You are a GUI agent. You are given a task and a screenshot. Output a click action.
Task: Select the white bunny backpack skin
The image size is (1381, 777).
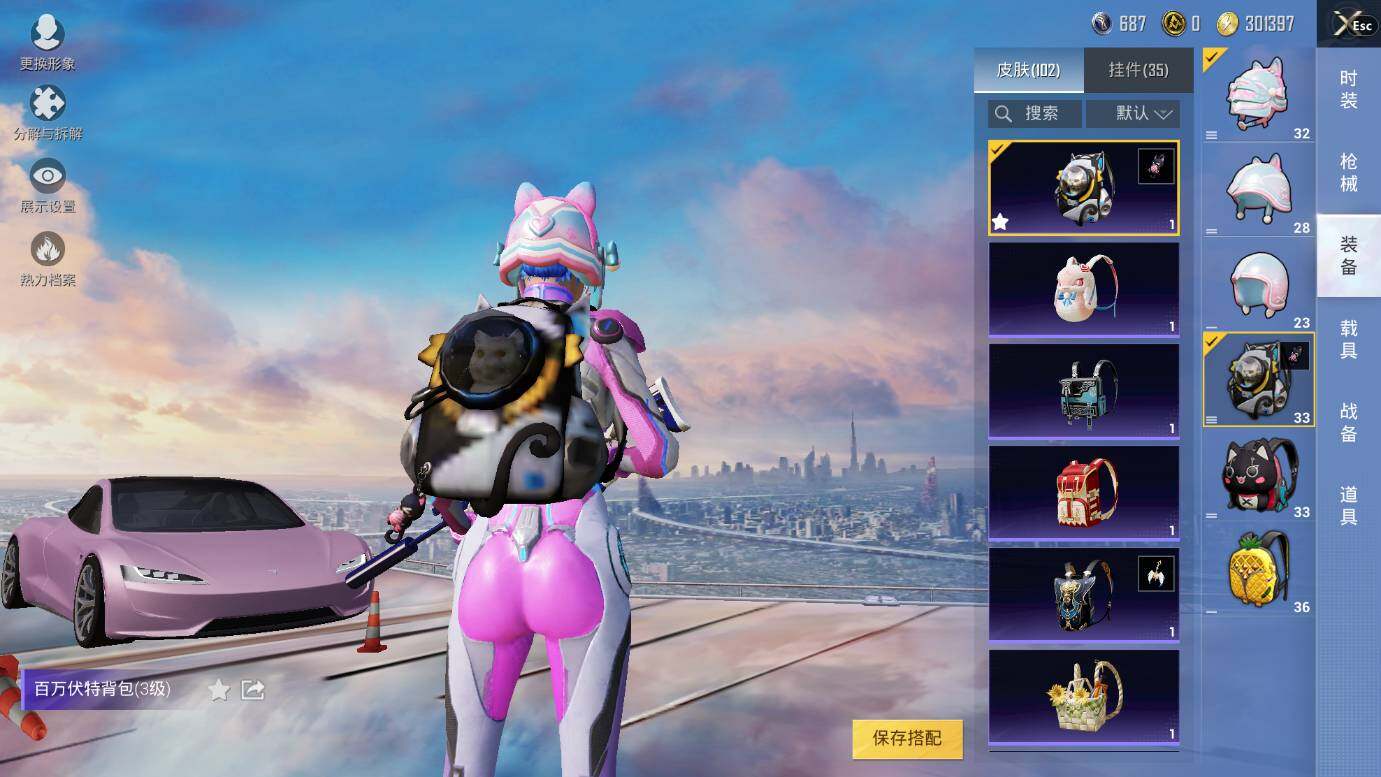[x=1084, y=289]
